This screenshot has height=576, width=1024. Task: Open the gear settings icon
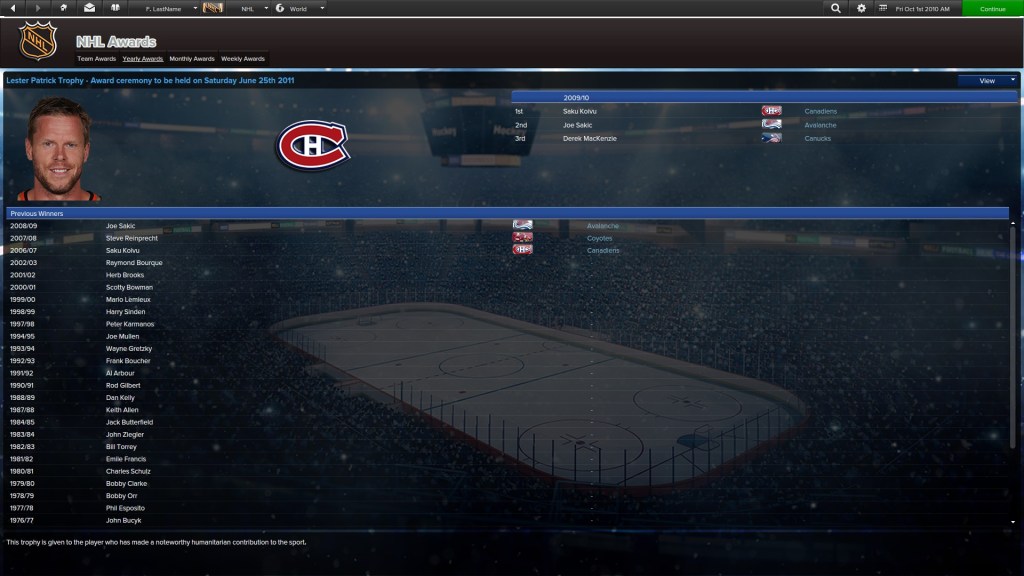[x=861, y=8]
